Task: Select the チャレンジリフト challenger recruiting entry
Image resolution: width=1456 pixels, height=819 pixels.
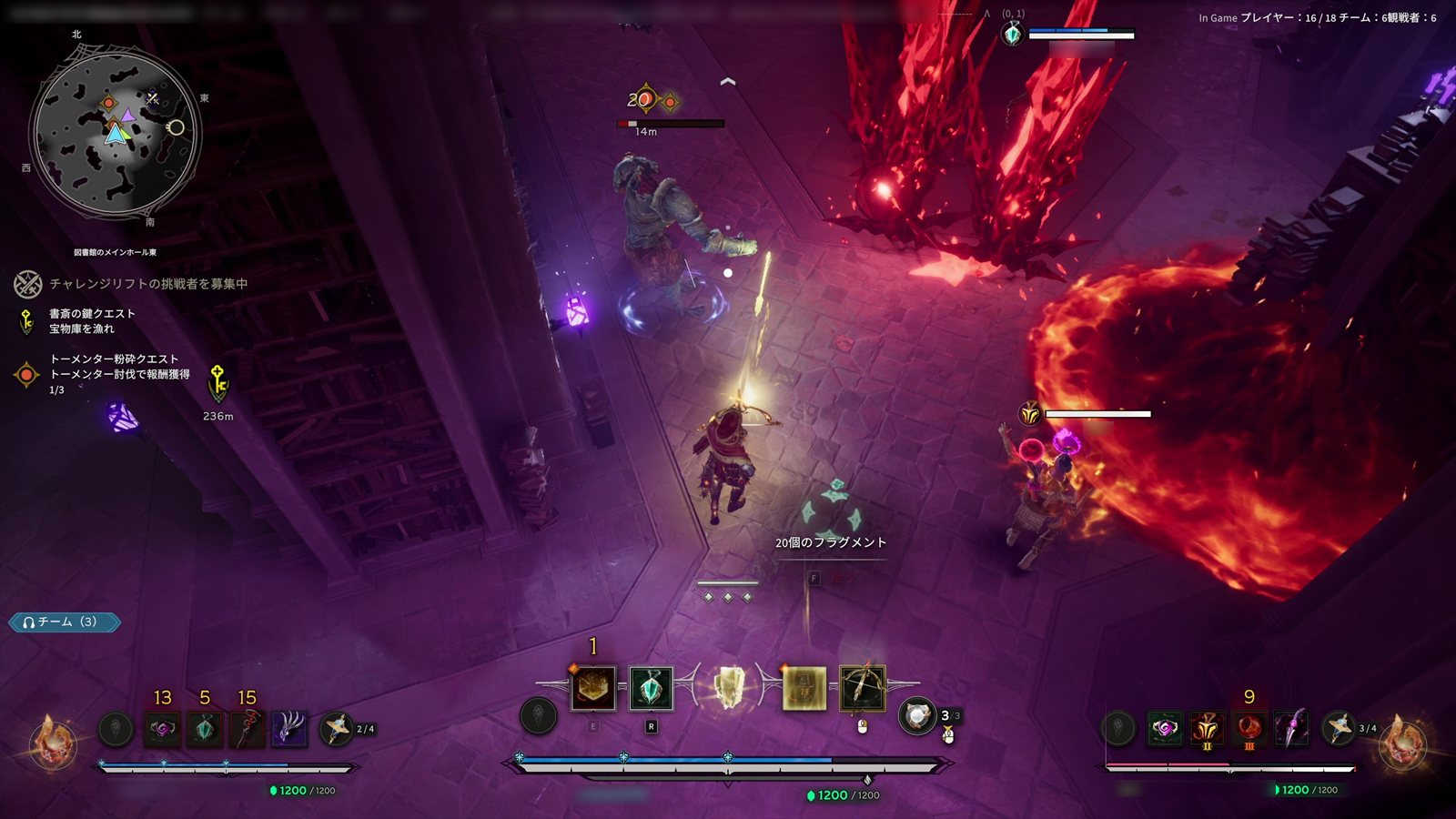Action: click(x=147, y=284)
